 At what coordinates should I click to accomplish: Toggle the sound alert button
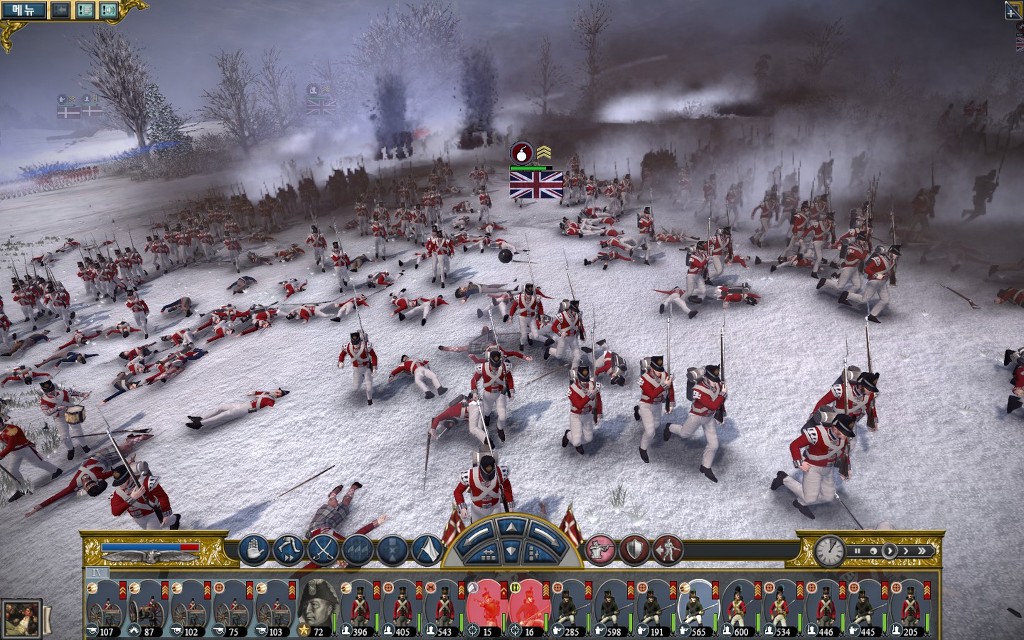108,10
